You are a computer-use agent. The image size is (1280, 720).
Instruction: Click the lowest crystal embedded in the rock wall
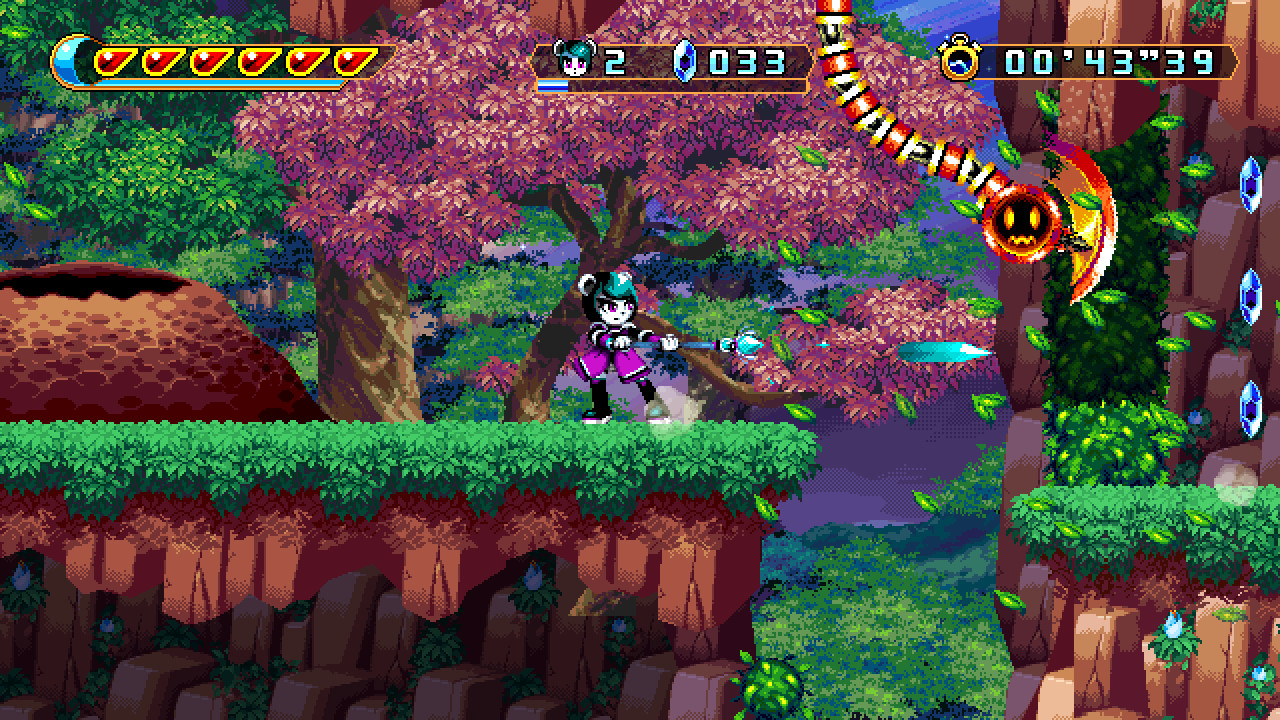pyautogui.click(x=1253, y=409)
